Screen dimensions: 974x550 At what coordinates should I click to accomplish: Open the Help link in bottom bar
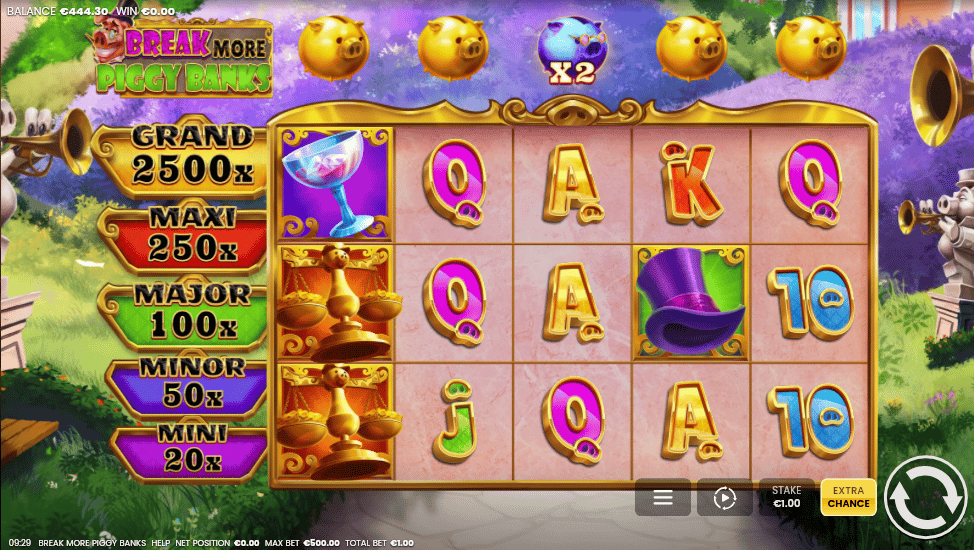160,543
